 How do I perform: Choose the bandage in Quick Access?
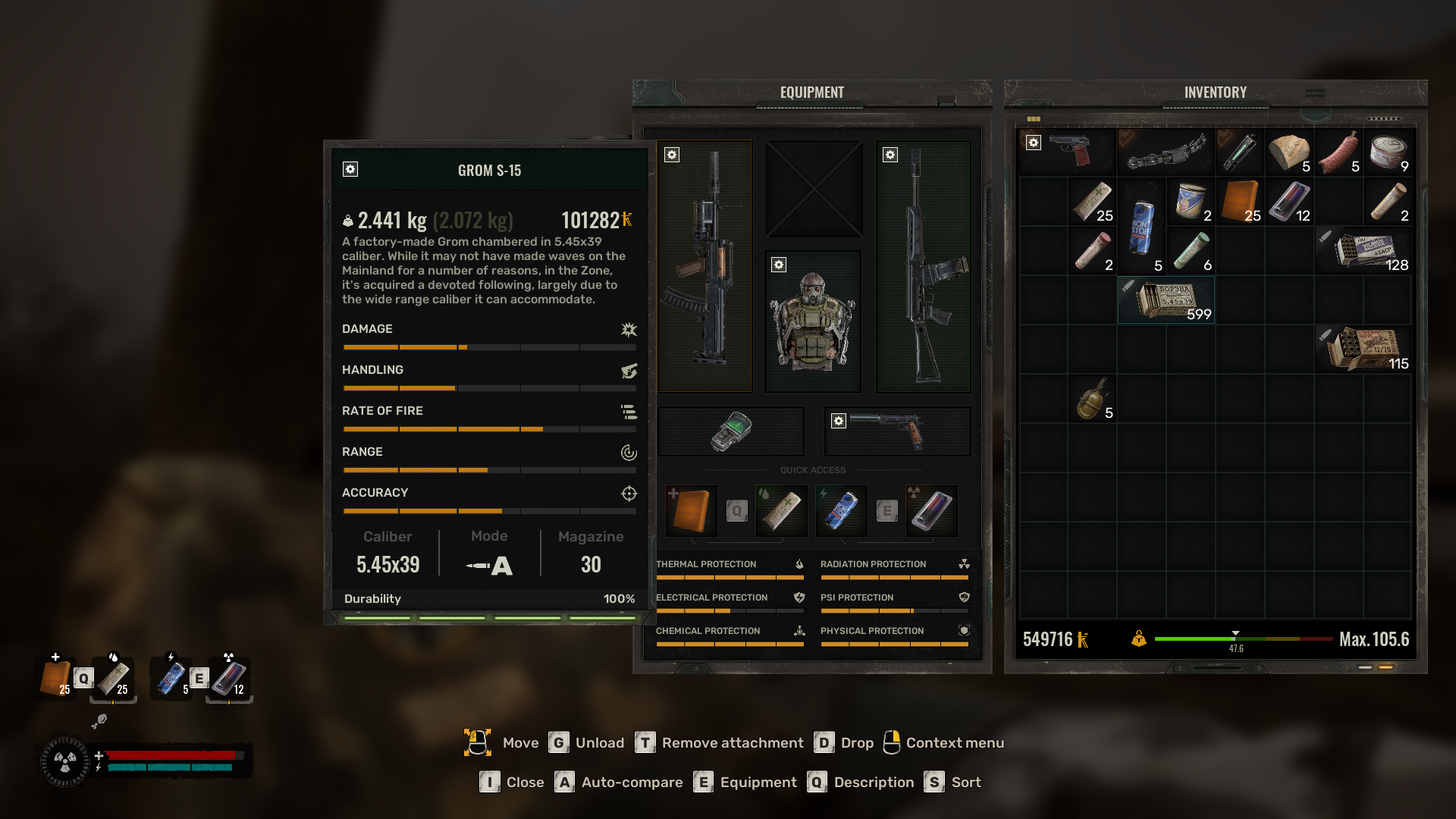click(x=781, y=510)
